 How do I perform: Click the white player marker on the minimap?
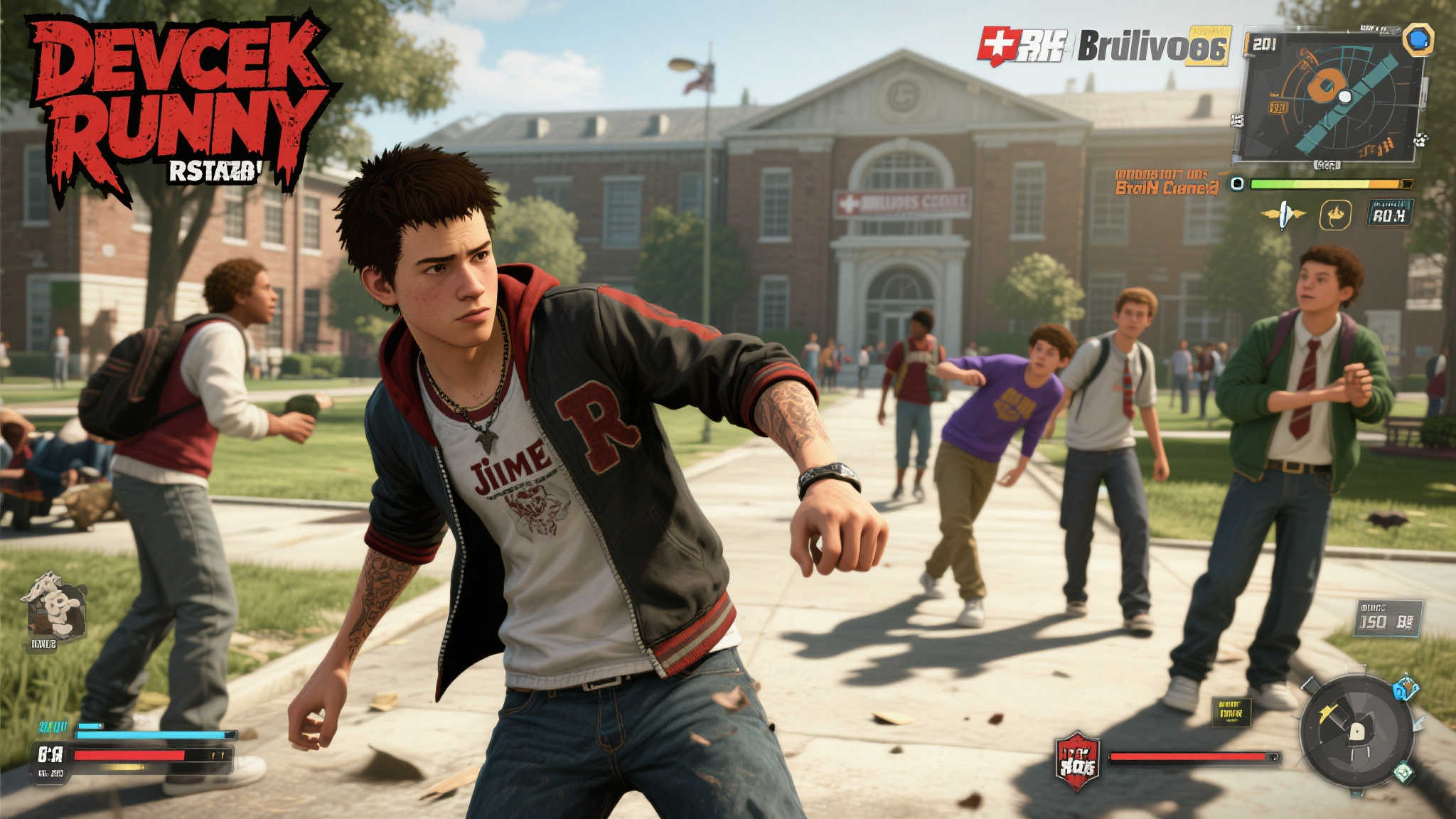(x=1344, y=95)
